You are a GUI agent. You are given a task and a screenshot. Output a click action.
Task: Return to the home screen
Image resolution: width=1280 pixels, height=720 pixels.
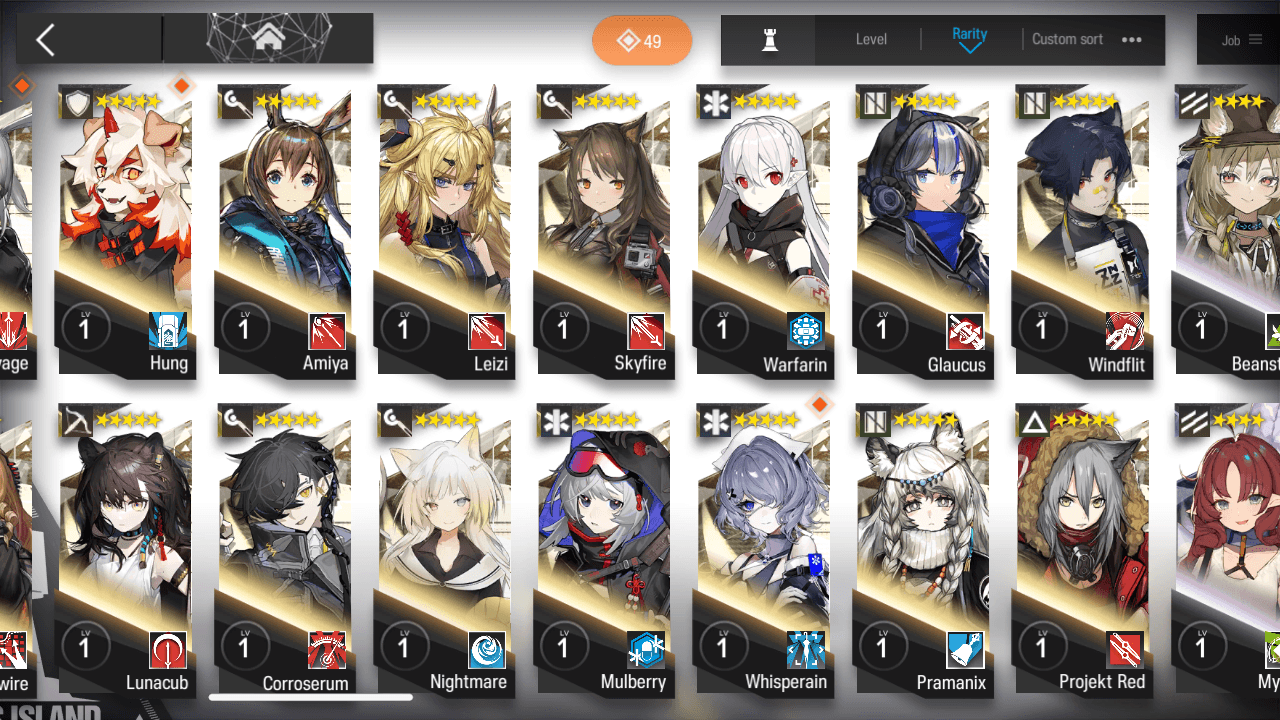(268, 39)
